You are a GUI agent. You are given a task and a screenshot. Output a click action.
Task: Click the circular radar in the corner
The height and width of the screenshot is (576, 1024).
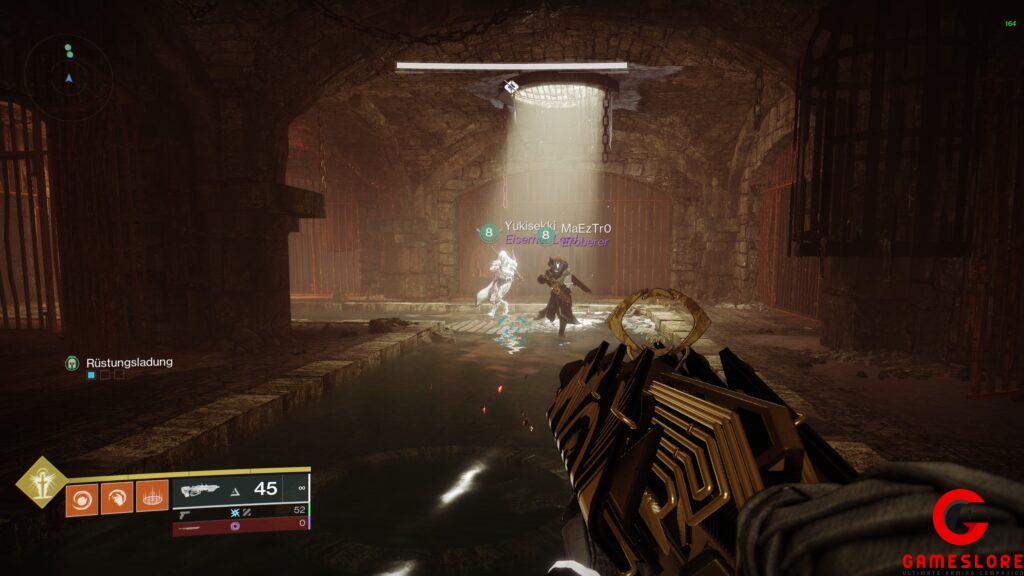[68, 77]
